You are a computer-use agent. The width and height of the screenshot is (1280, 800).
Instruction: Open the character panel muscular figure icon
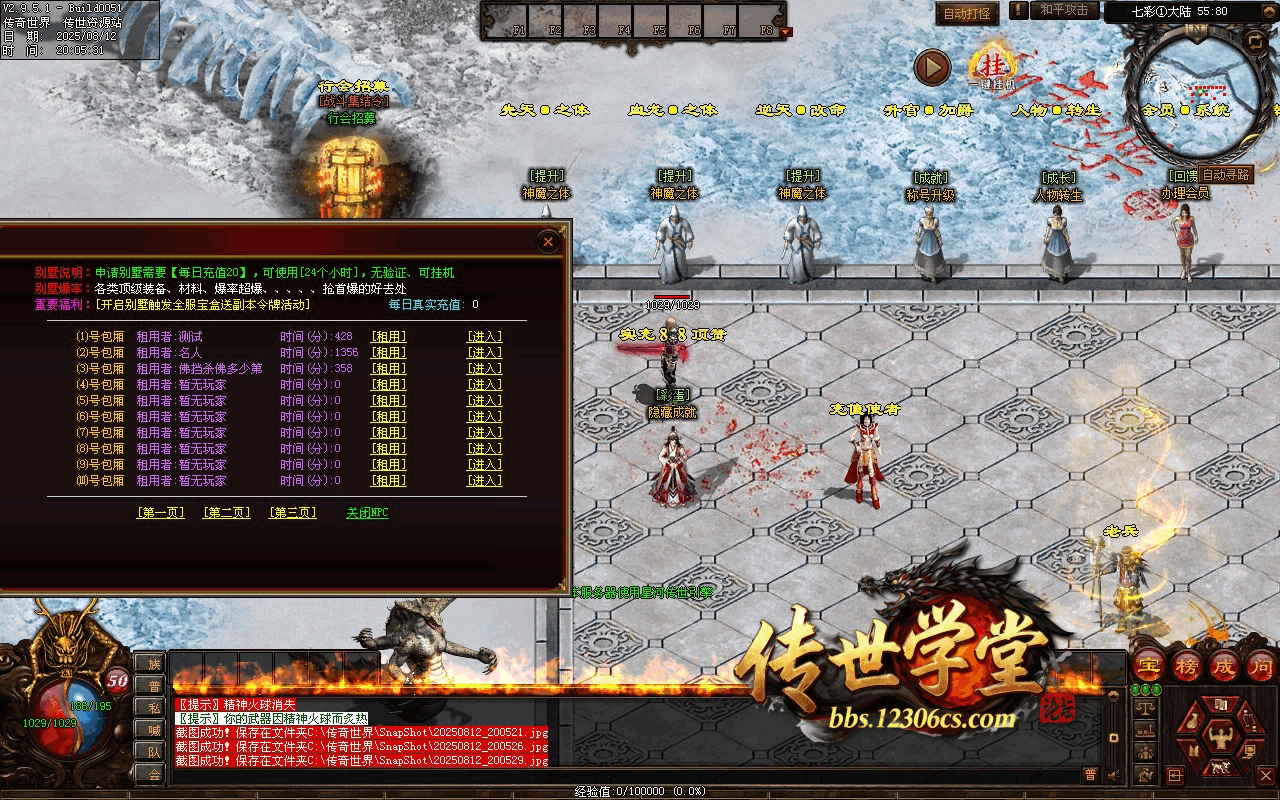(x=1219, y=738)
